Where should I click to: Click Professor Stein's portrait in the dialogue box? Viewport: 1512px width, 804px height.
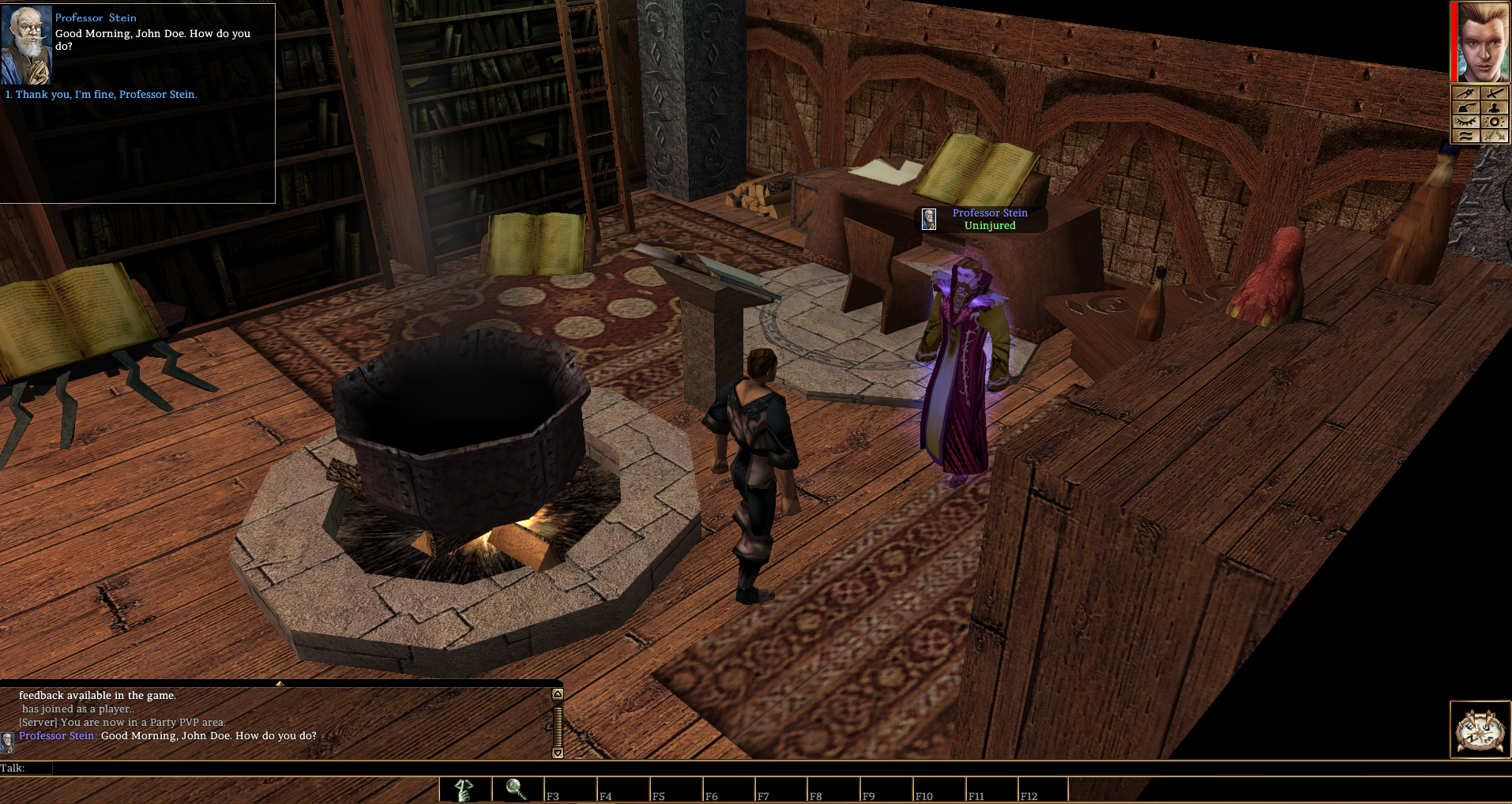(26, 45)
